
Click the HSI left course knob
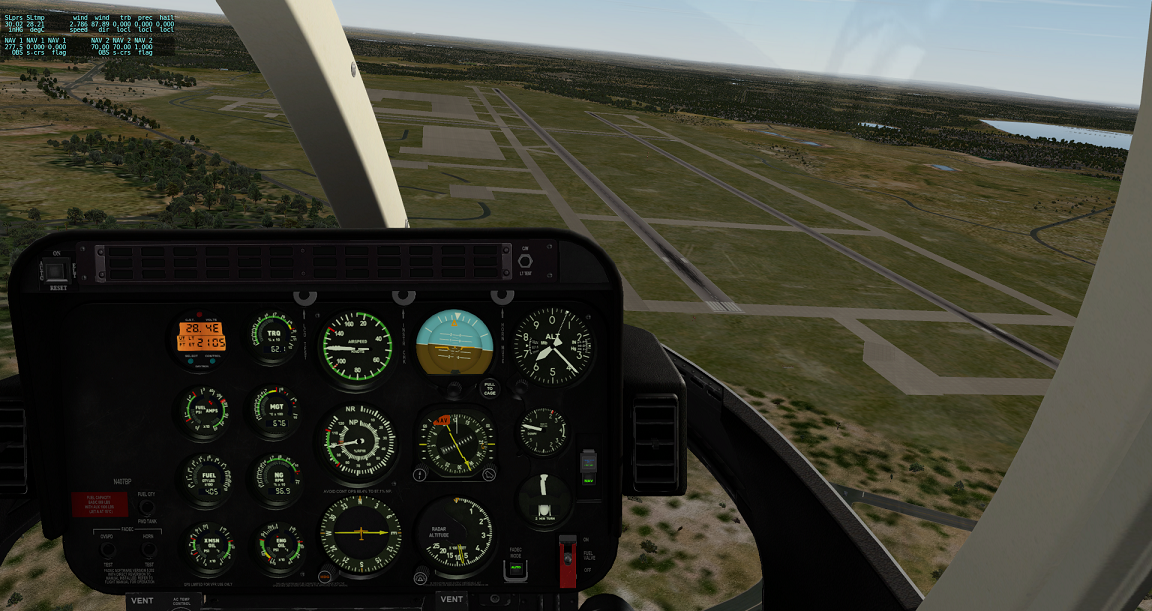[x=421, y=475]
